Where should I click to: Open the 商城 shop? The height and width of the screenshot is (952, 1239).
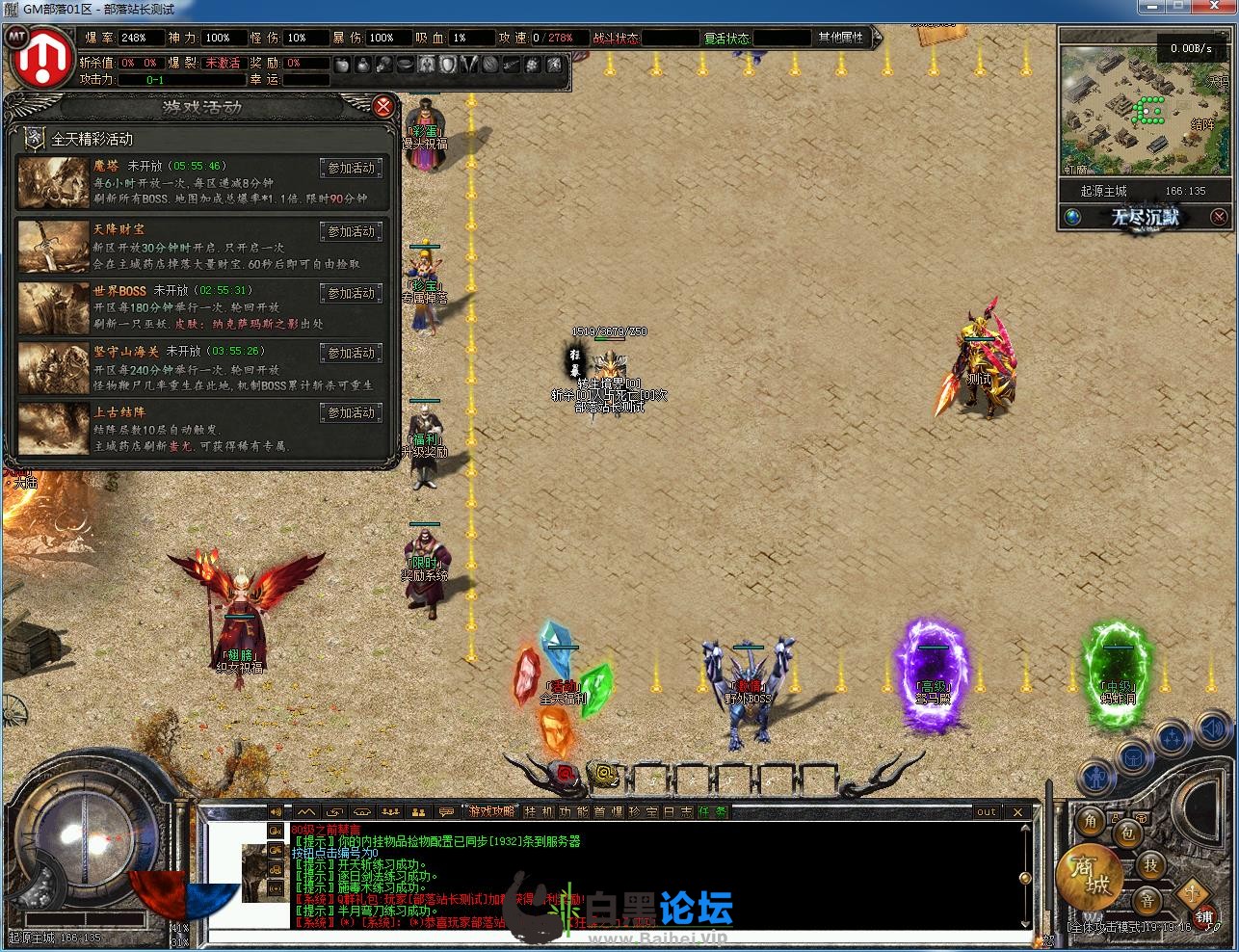1089,880
